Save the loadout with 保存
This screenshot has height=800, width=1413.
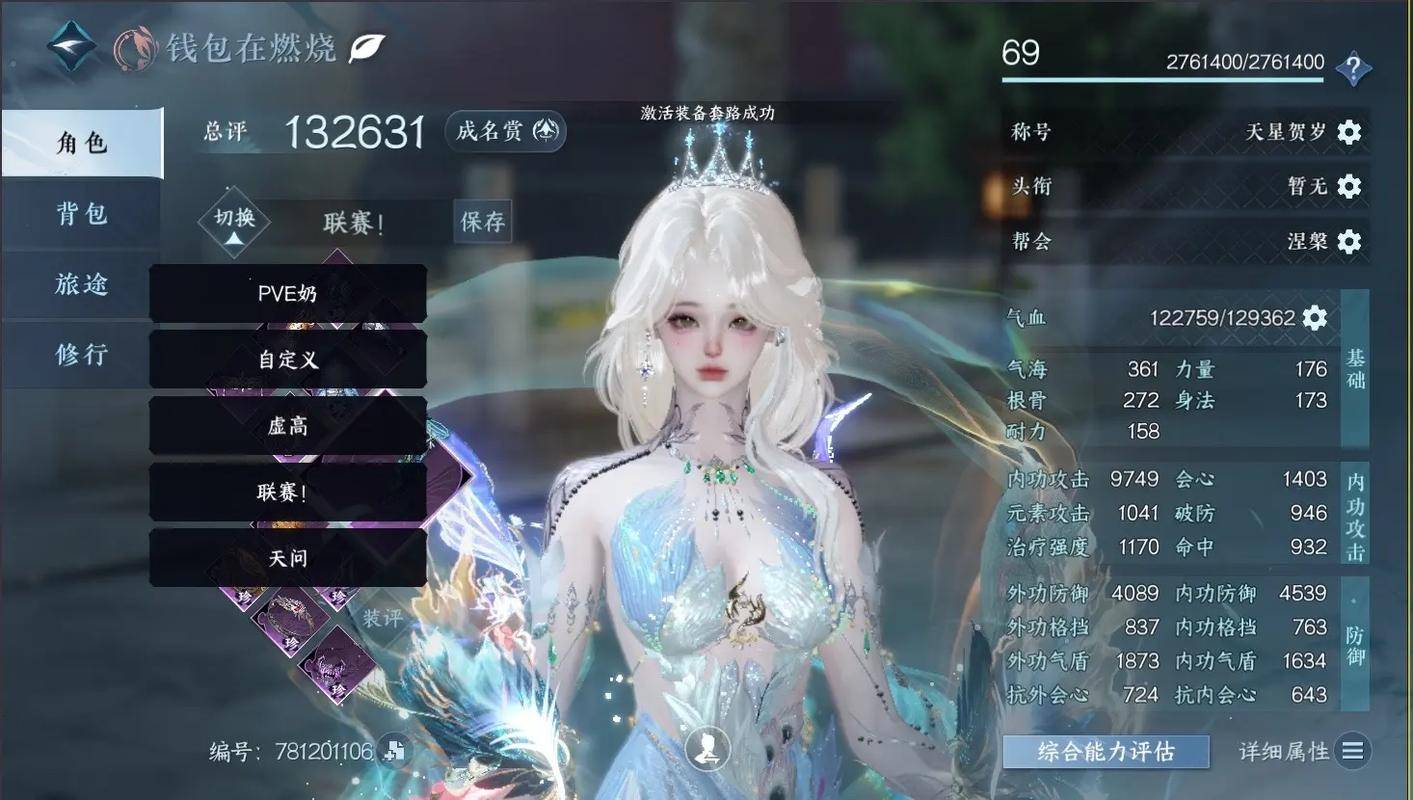[483, 221]
